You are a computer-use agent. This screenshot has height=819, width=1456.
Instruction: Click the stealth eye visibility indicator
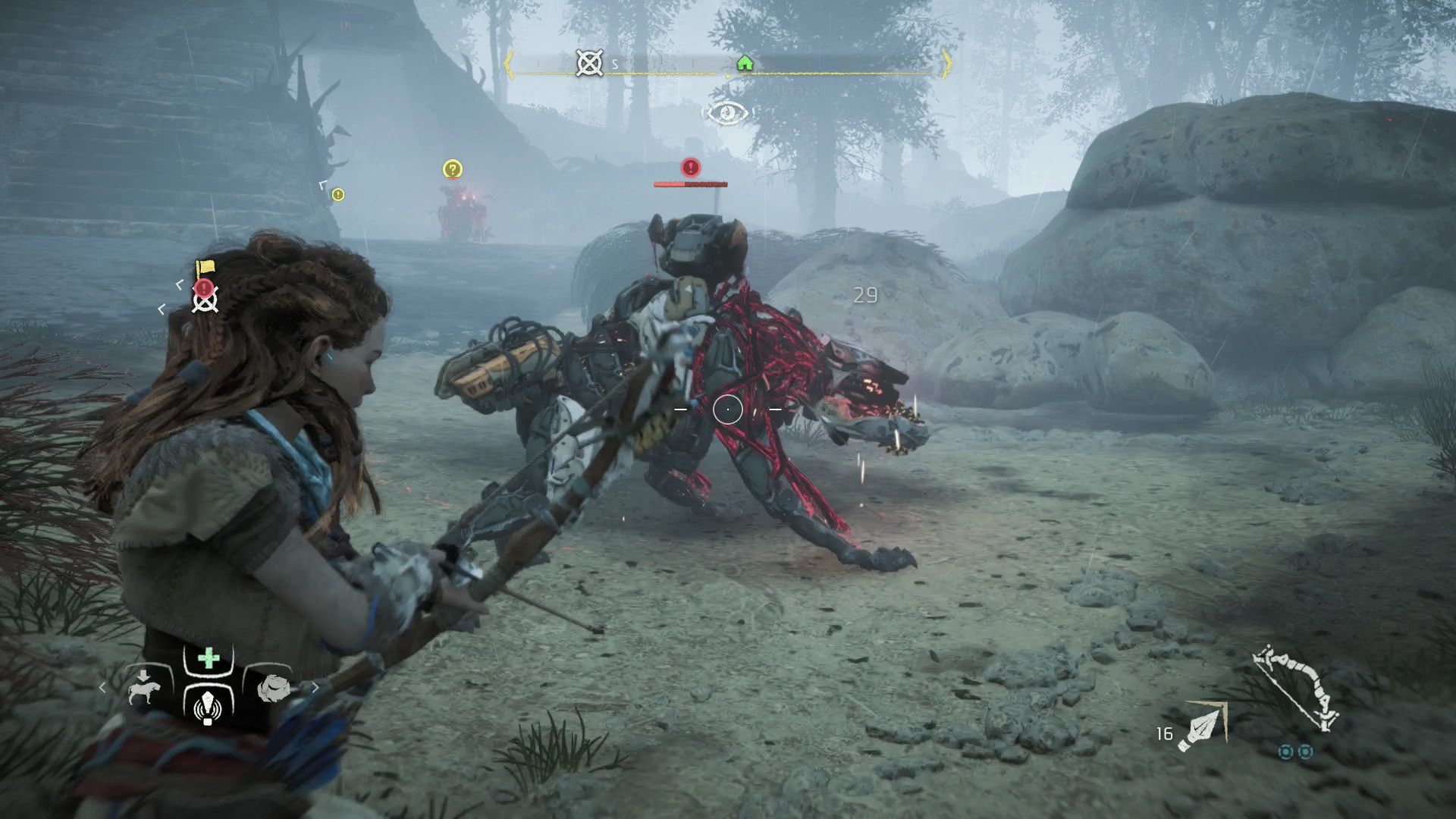pos(727,113)
